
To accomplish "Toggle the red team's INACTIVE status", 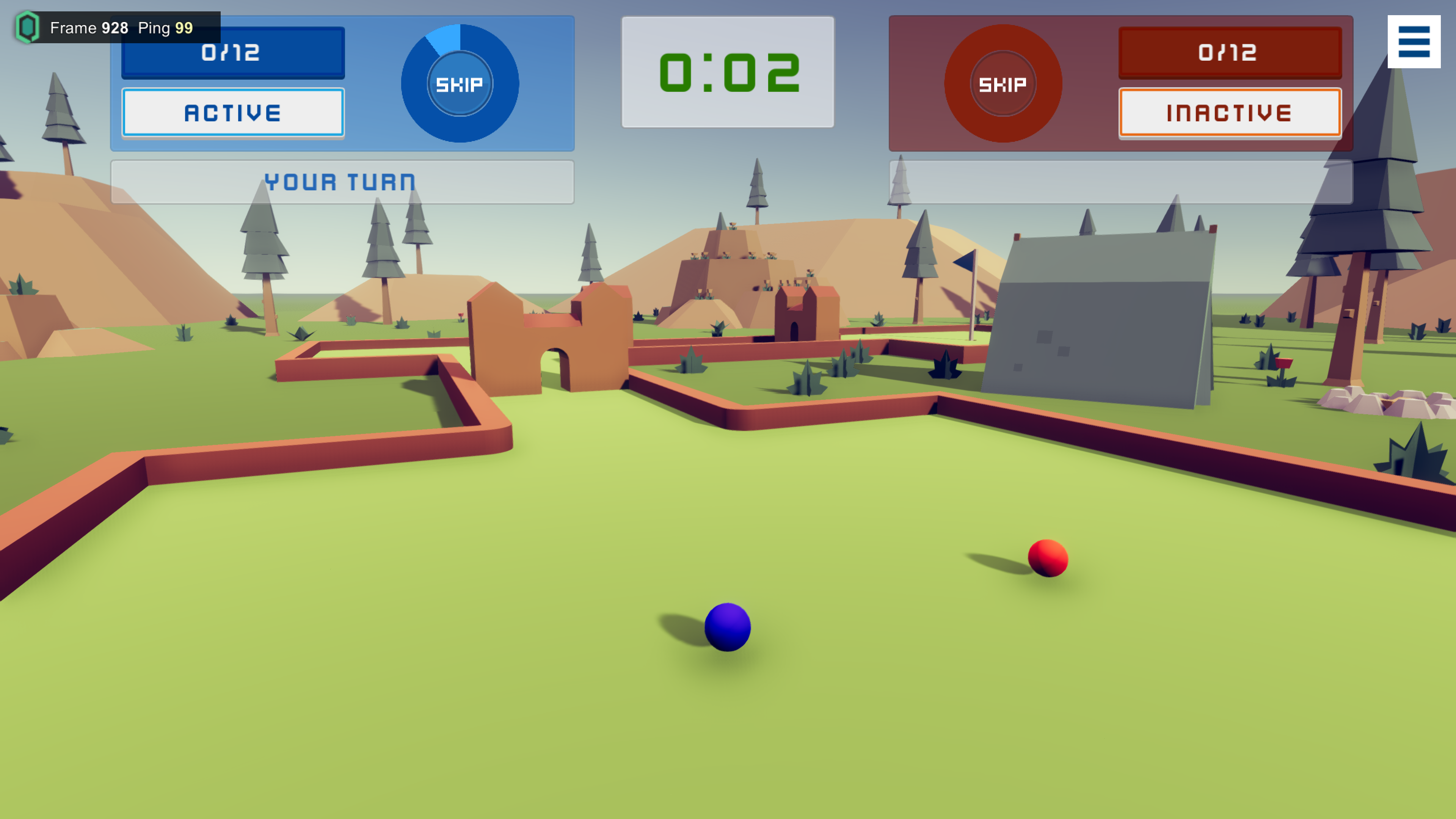I will [1230, 113].
